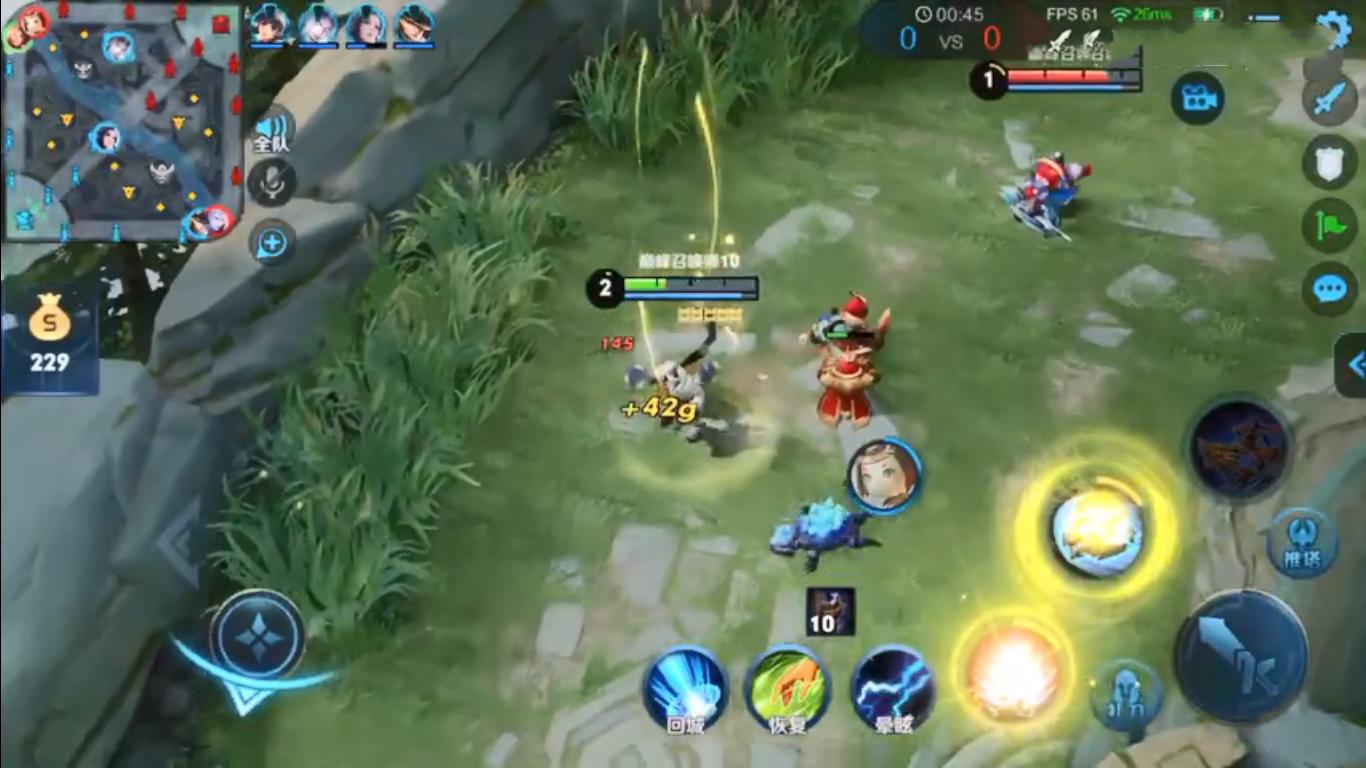
Task: Toggle the microphone button
Action: tap(271, 183)
